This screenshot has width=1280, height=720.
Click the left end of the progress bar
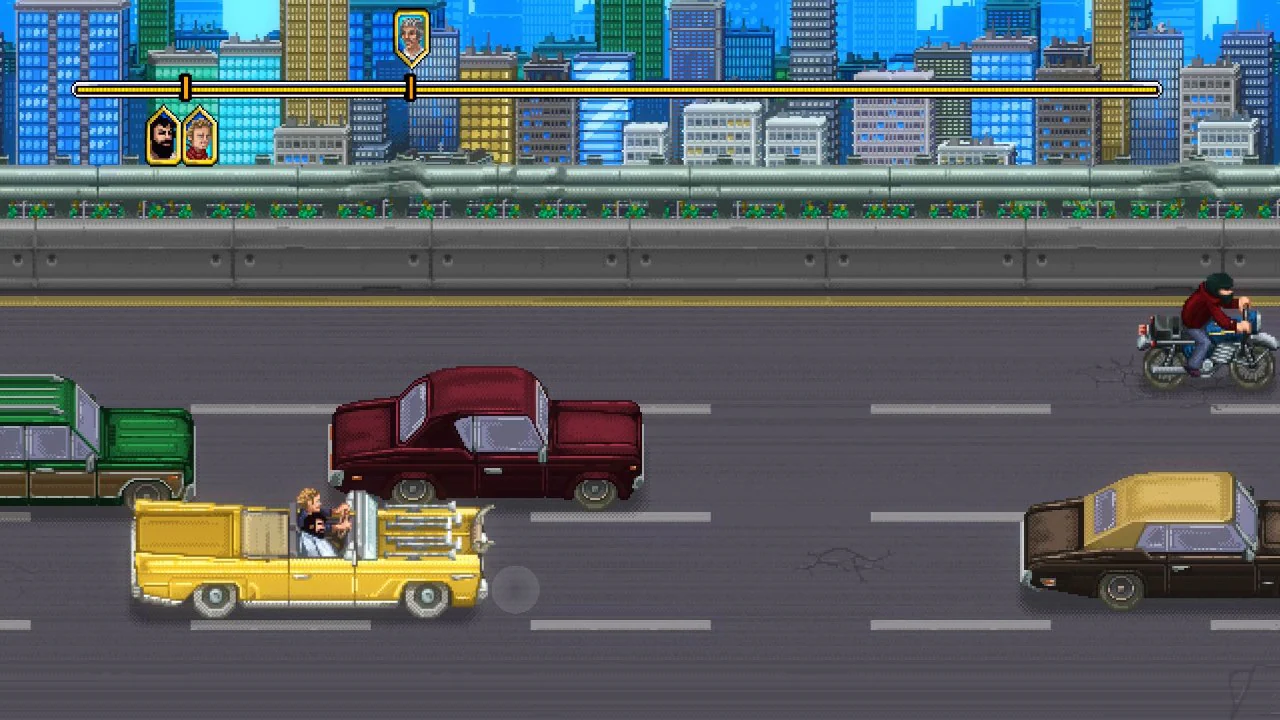point(78,90)
